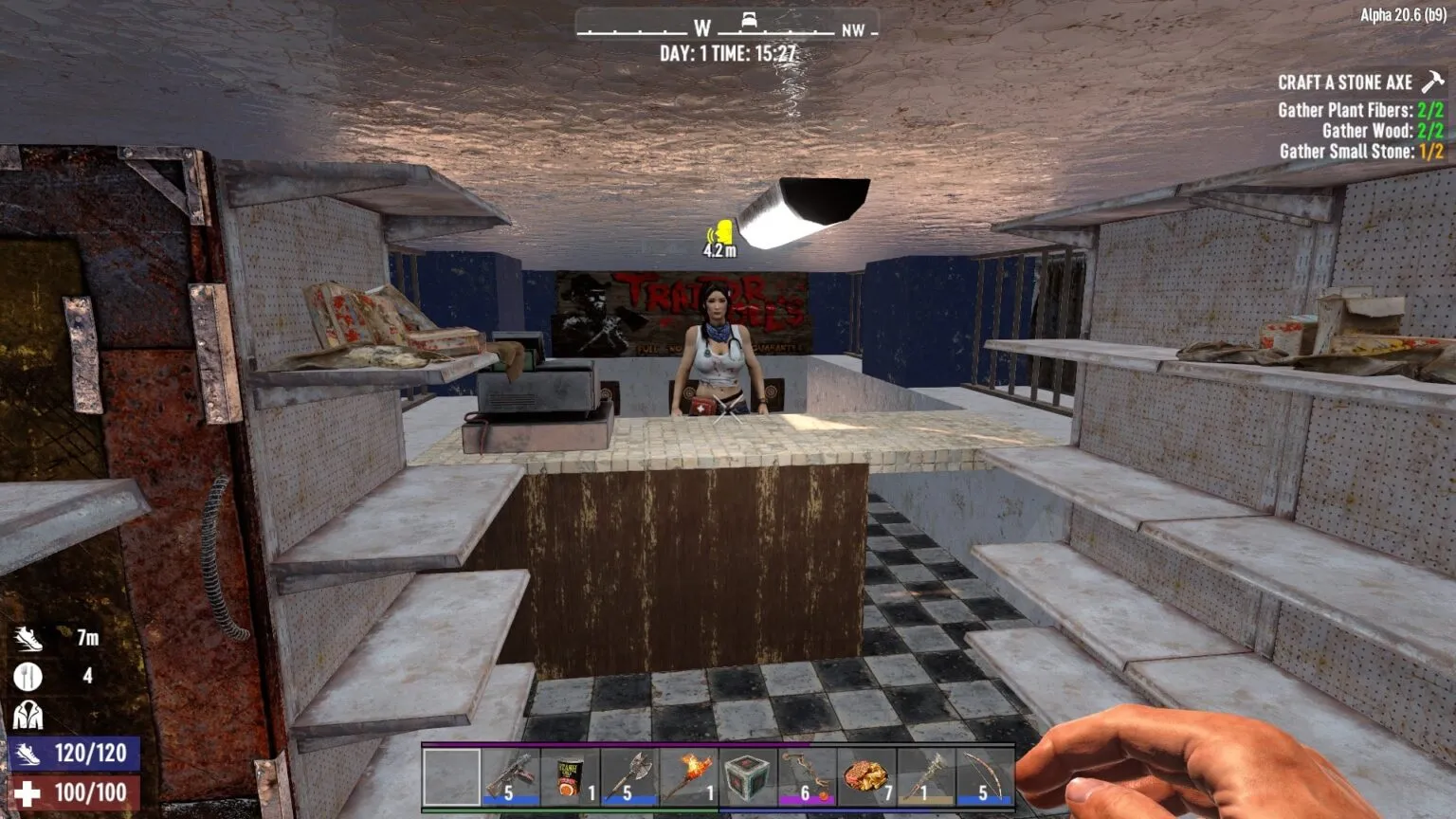The height and width of the screenshot is (819, 1456).
Task: Click the Craft a Stone Axe quest title
Action: pyautogui.click(x=1347, y=82)
